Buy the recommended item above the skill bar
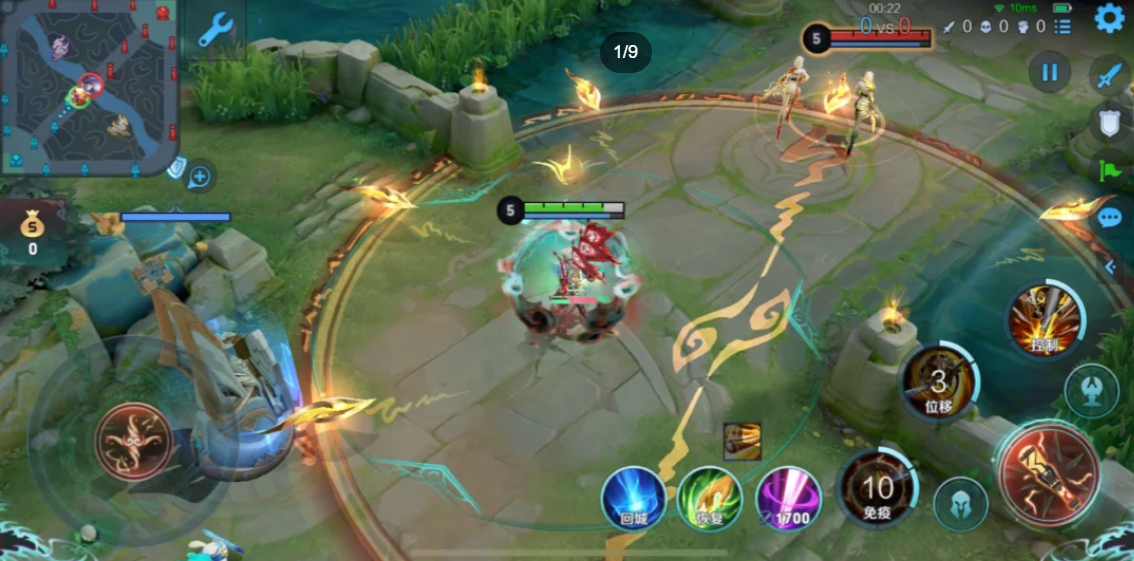 [x=742, y=441]
